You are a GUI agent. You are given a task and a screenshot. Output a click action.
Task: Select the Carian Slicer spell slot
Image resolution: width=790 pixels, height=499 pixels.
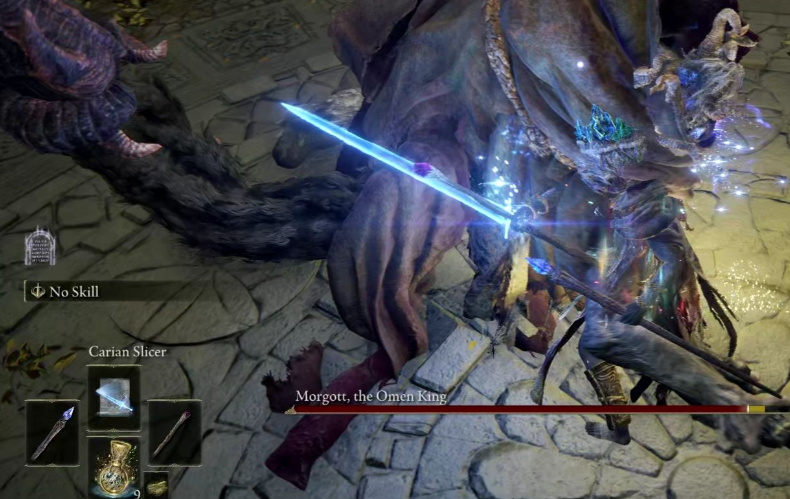click(x=113, y=397)
